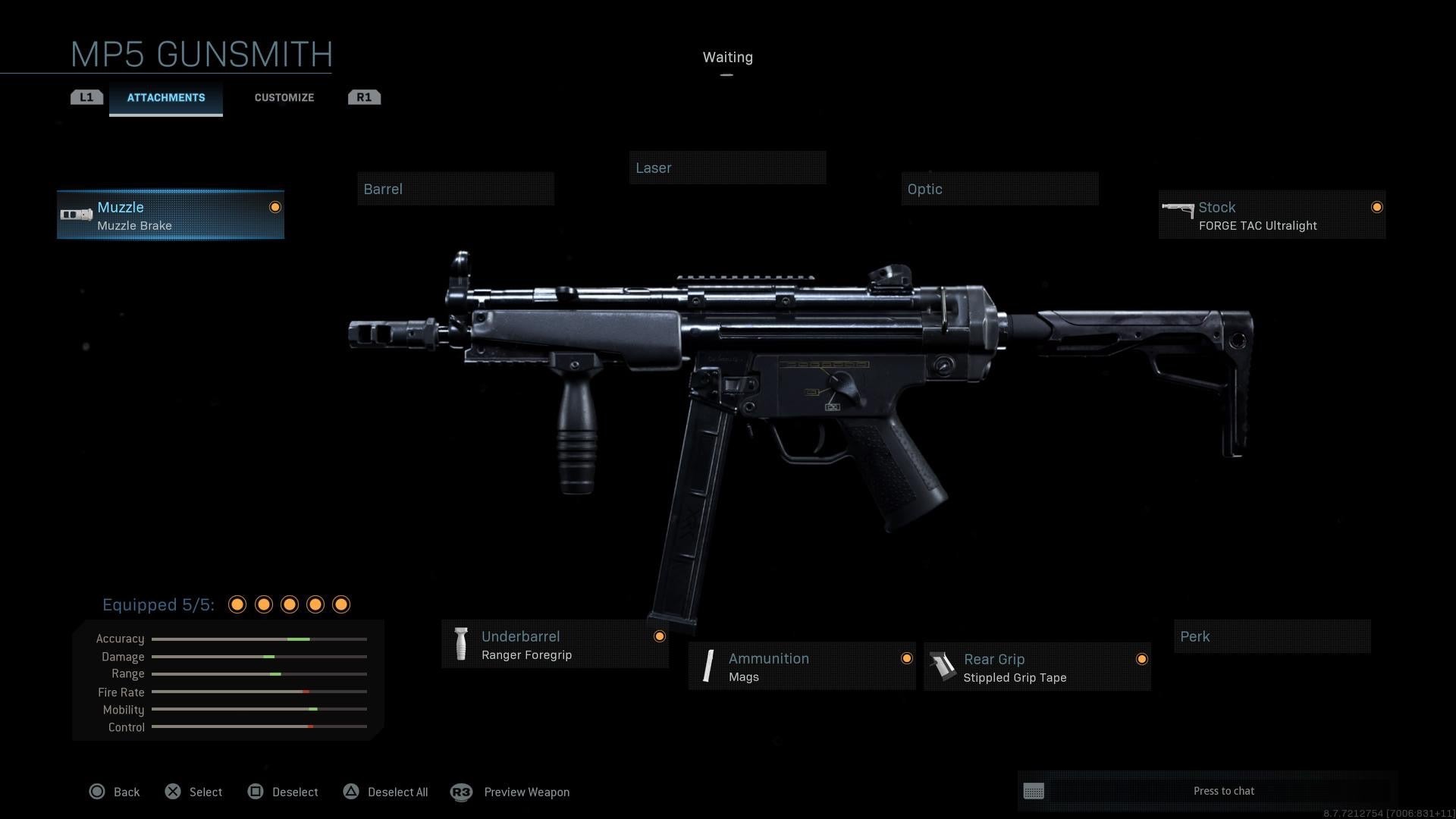This screenshot has height=819, width=1456.
Task: Click the Press to chat field
Action: pos(1224,791)
